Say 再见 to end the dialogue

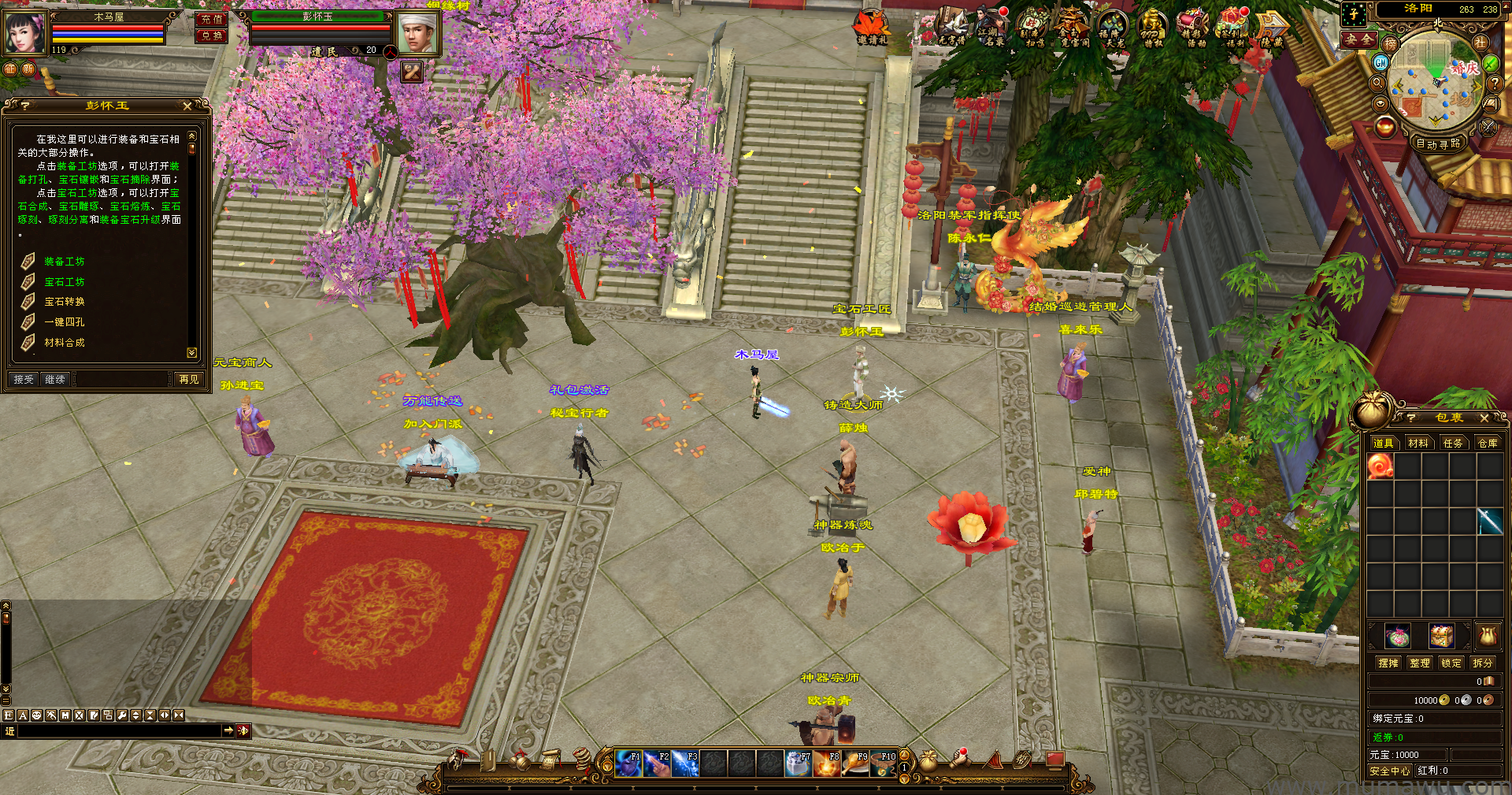189,380
